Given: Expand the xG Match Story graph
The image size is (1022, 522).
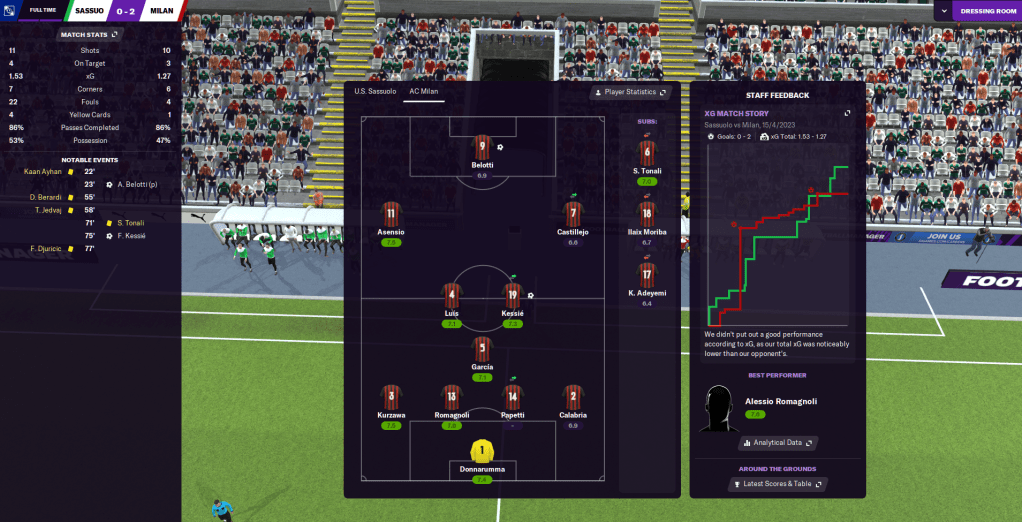Looking at the screenshot, I should point(847,113).
